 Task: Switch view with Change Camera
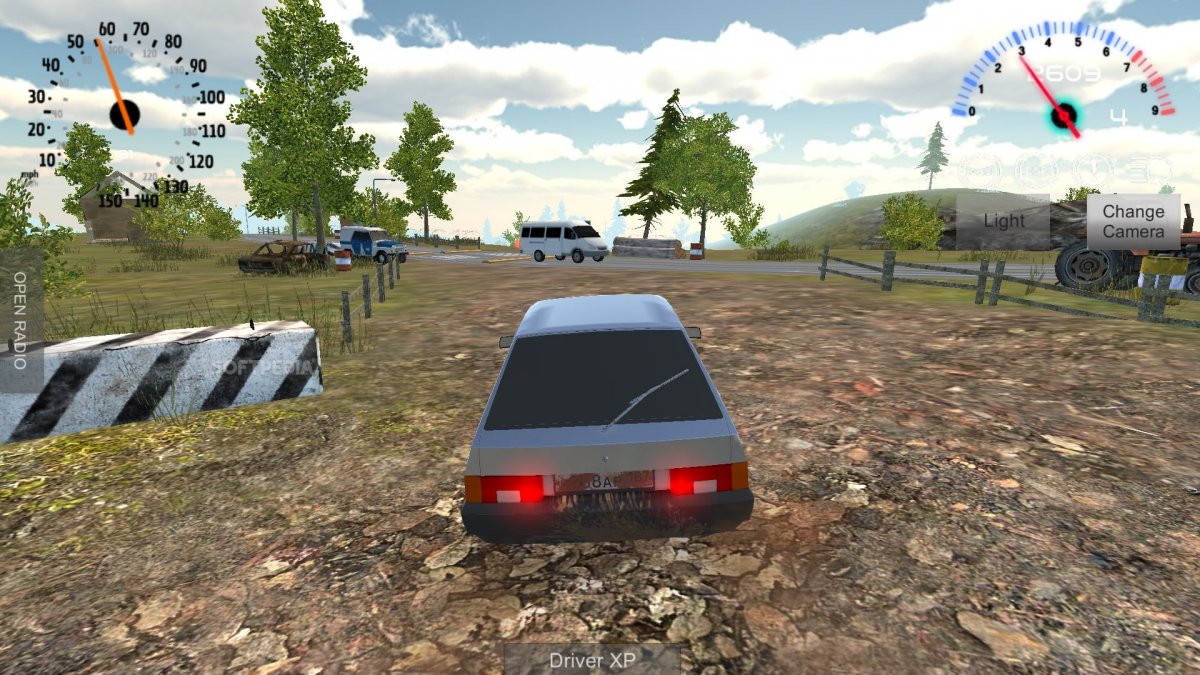pos(1133,221)
